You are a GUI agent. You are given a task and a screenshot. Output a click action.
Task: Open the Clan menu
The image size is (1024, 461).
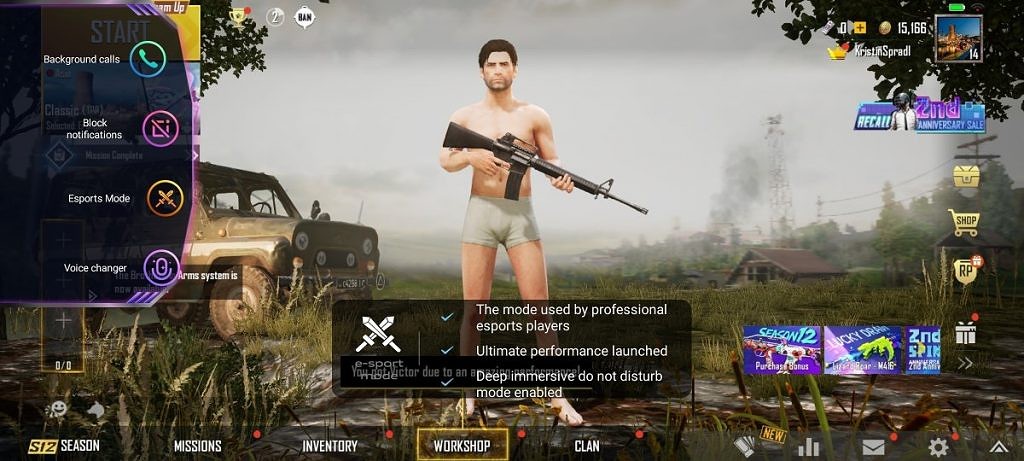coord(587,446)
